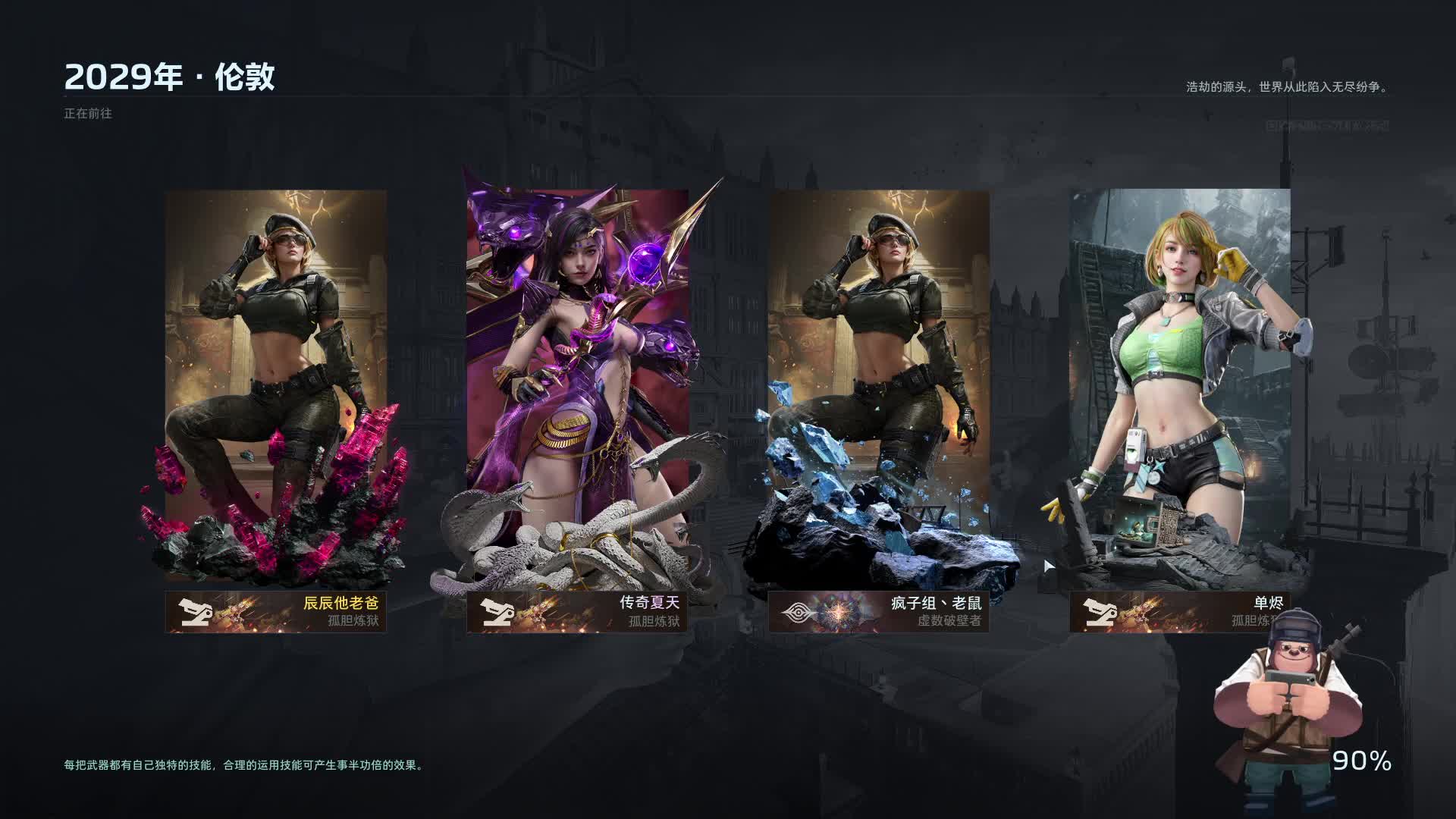Click the 疯子组丶老鼠 nameplate
1456x819 pixels.
(878, 612)
